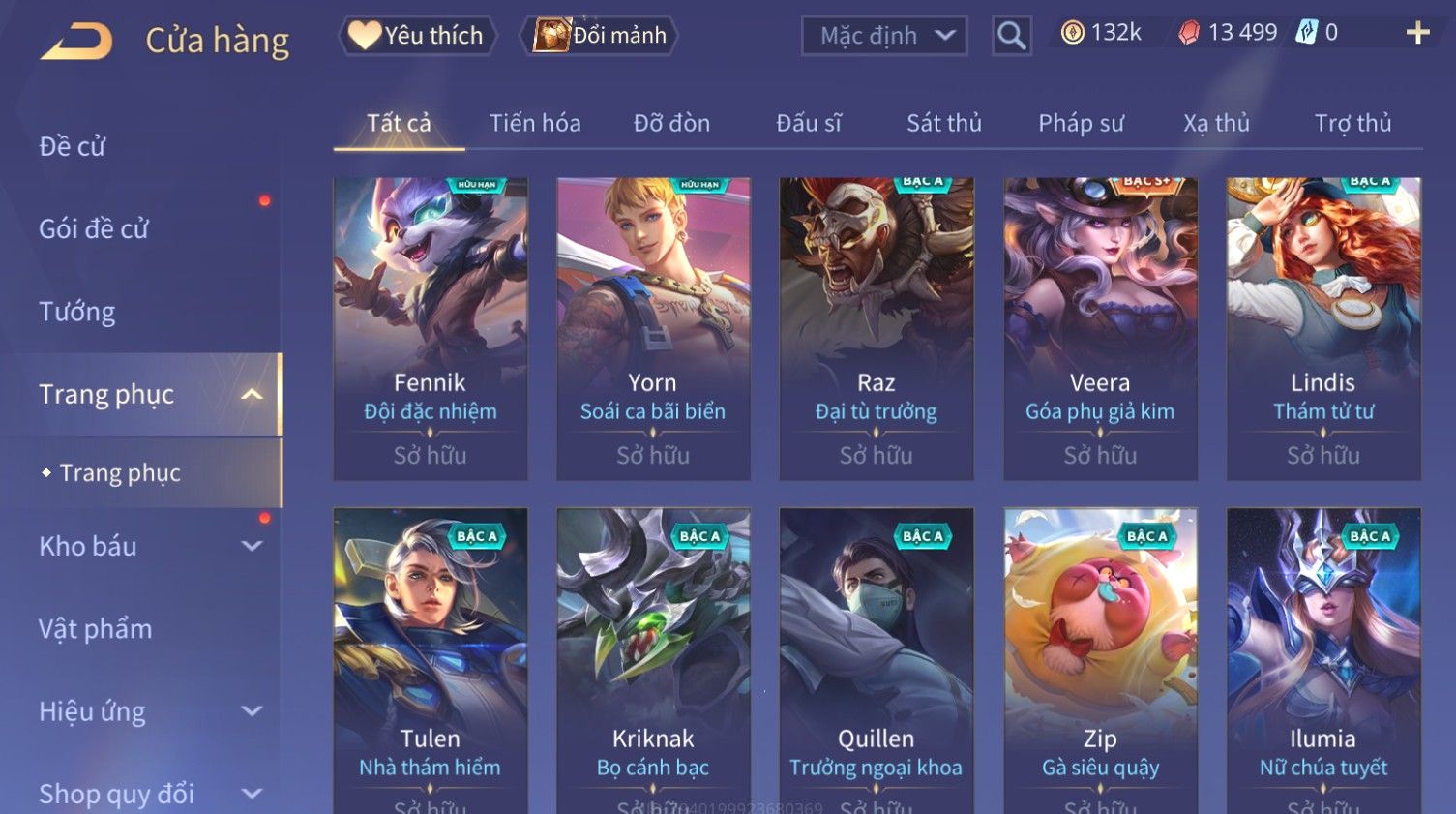Show the Pháp sư skins tab
Screen dimensions: 1456x814
(1081, 123)
